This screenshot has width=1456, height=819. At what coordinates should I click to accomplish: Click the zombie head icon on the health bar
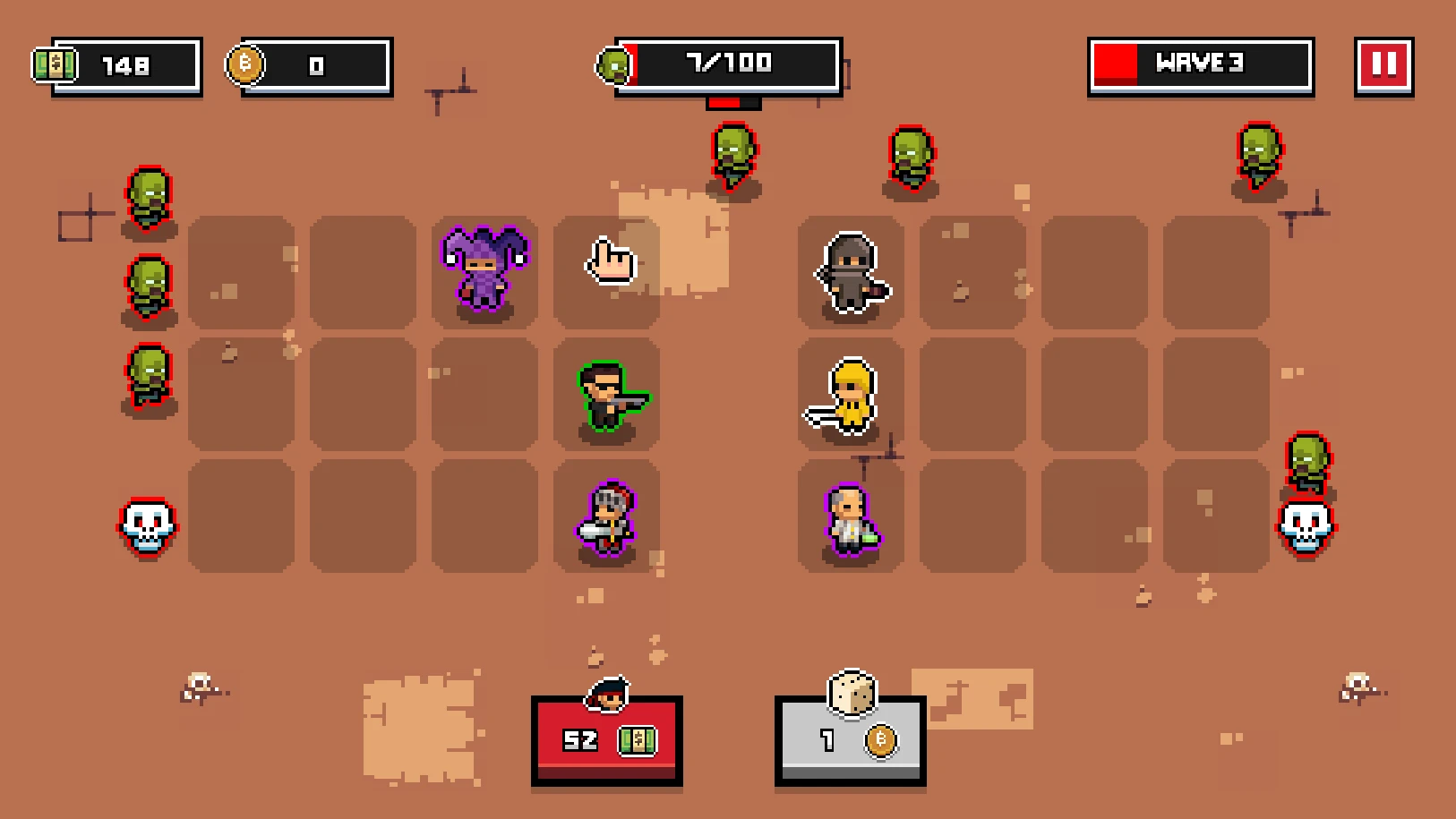614,64
